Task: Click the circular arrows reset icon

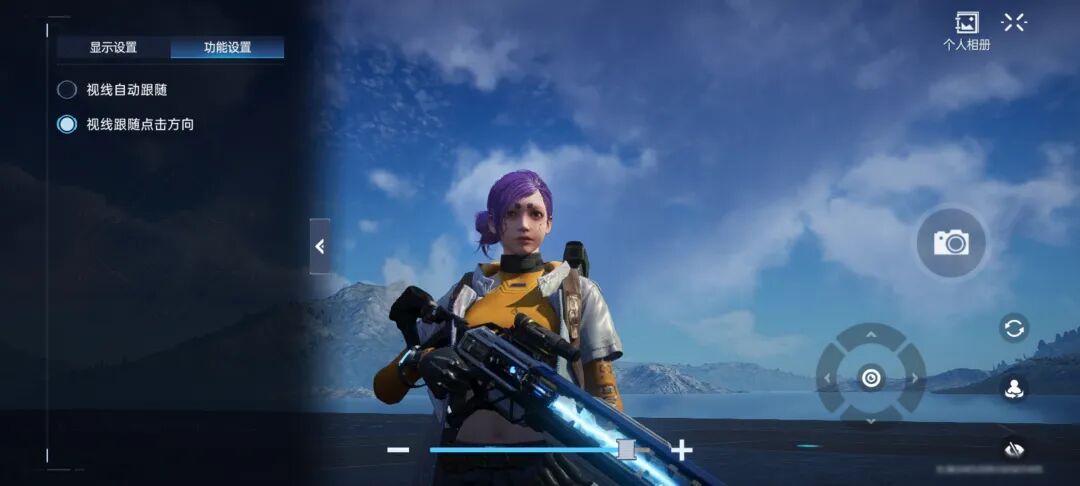Action: (x=1014, y=328)
